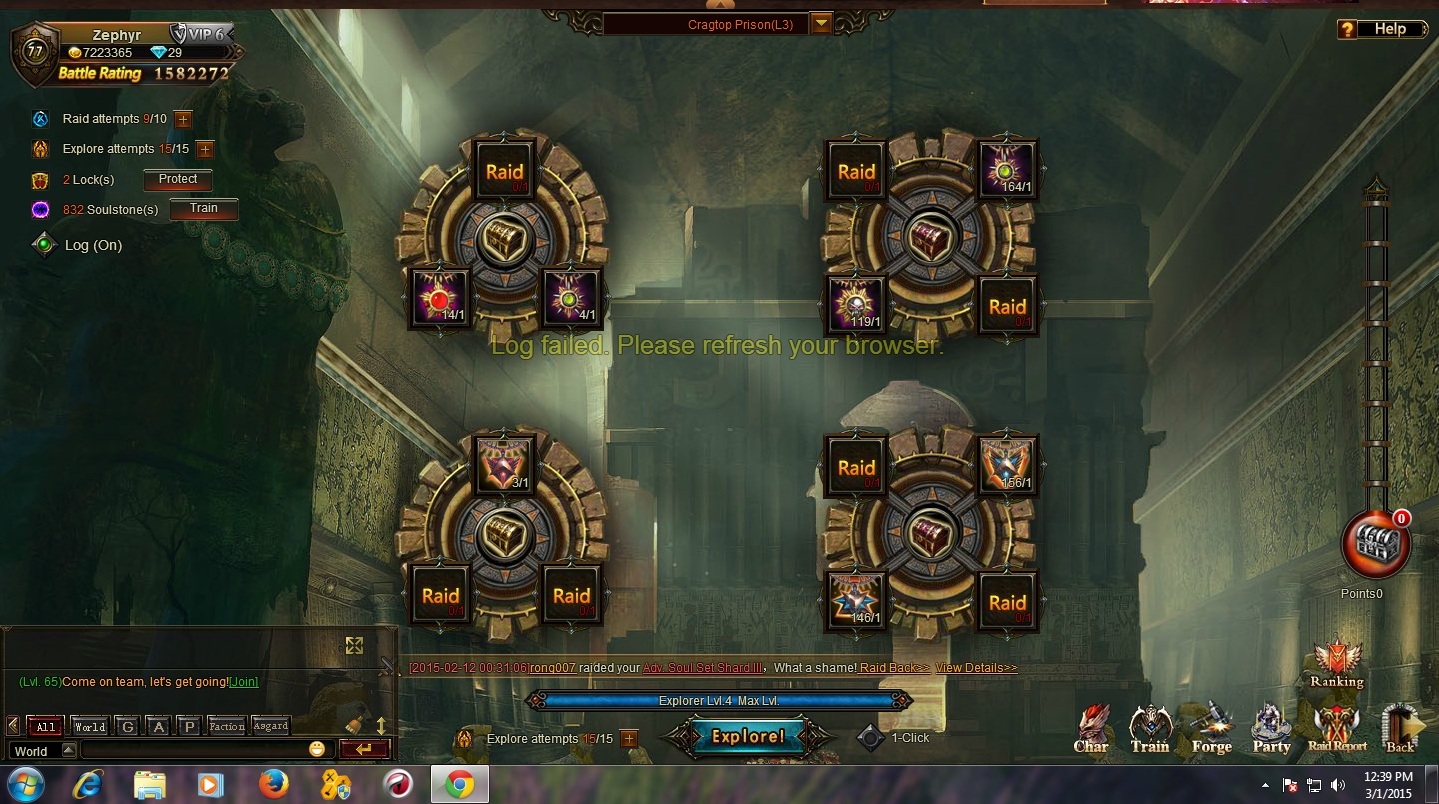Open the Help window
The width and height of the screenshot is (1439, 804).
coord(1381,29)
